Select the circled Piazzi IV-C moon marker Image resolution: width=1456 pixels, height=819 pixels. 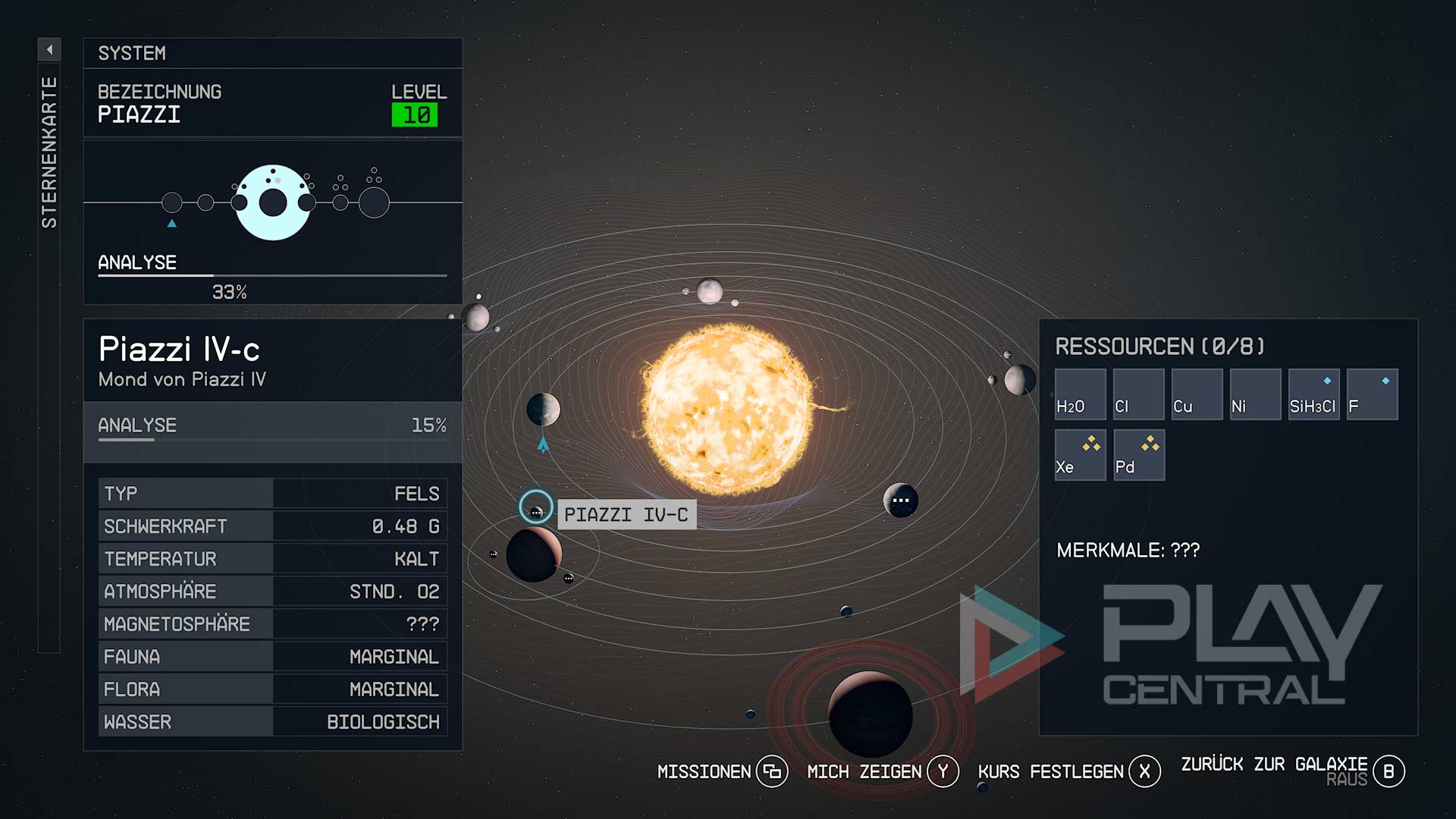click(536, 508)
